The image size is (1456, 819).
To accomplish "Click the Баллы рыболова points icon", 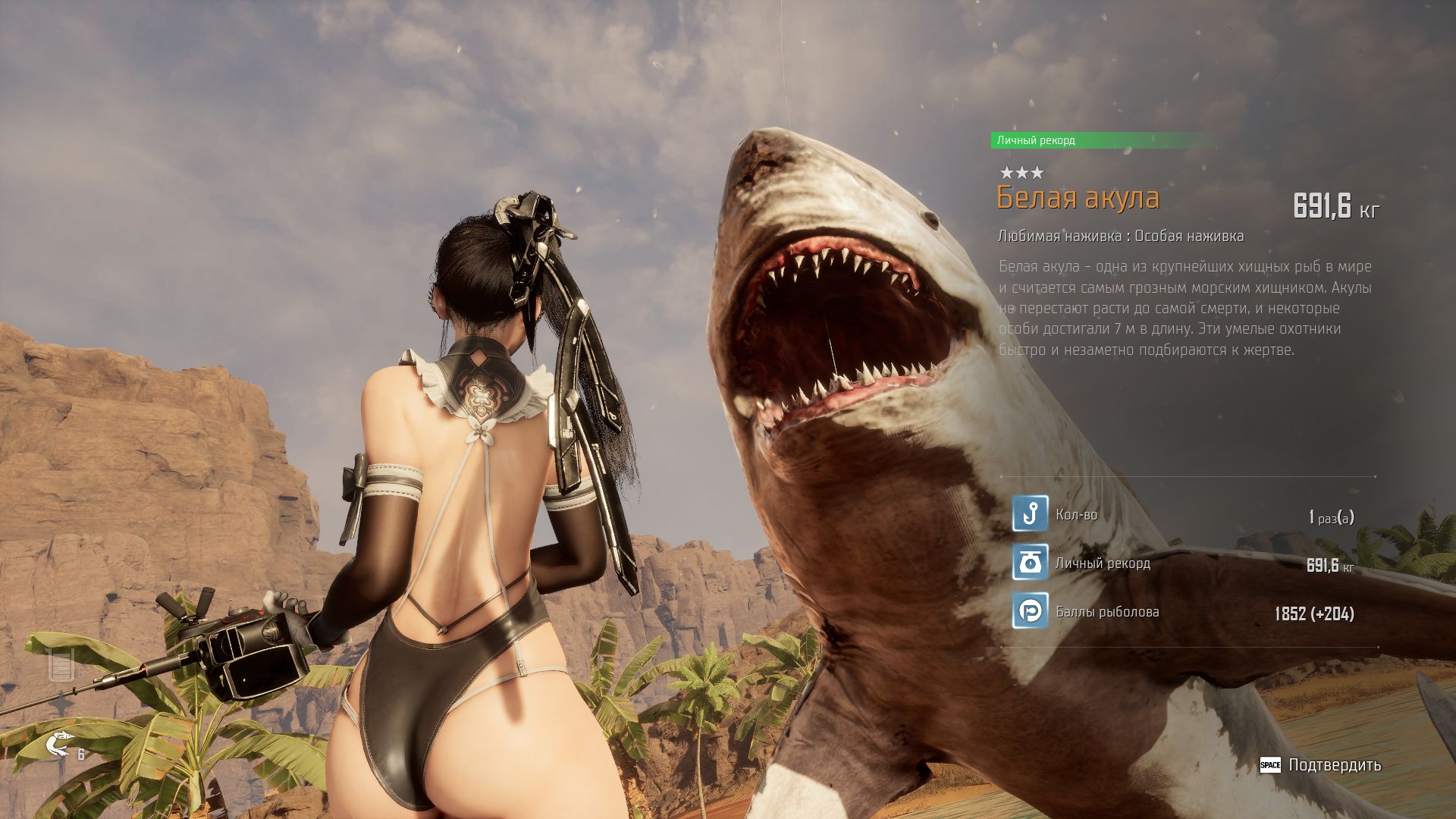I will click(1030, 611).
